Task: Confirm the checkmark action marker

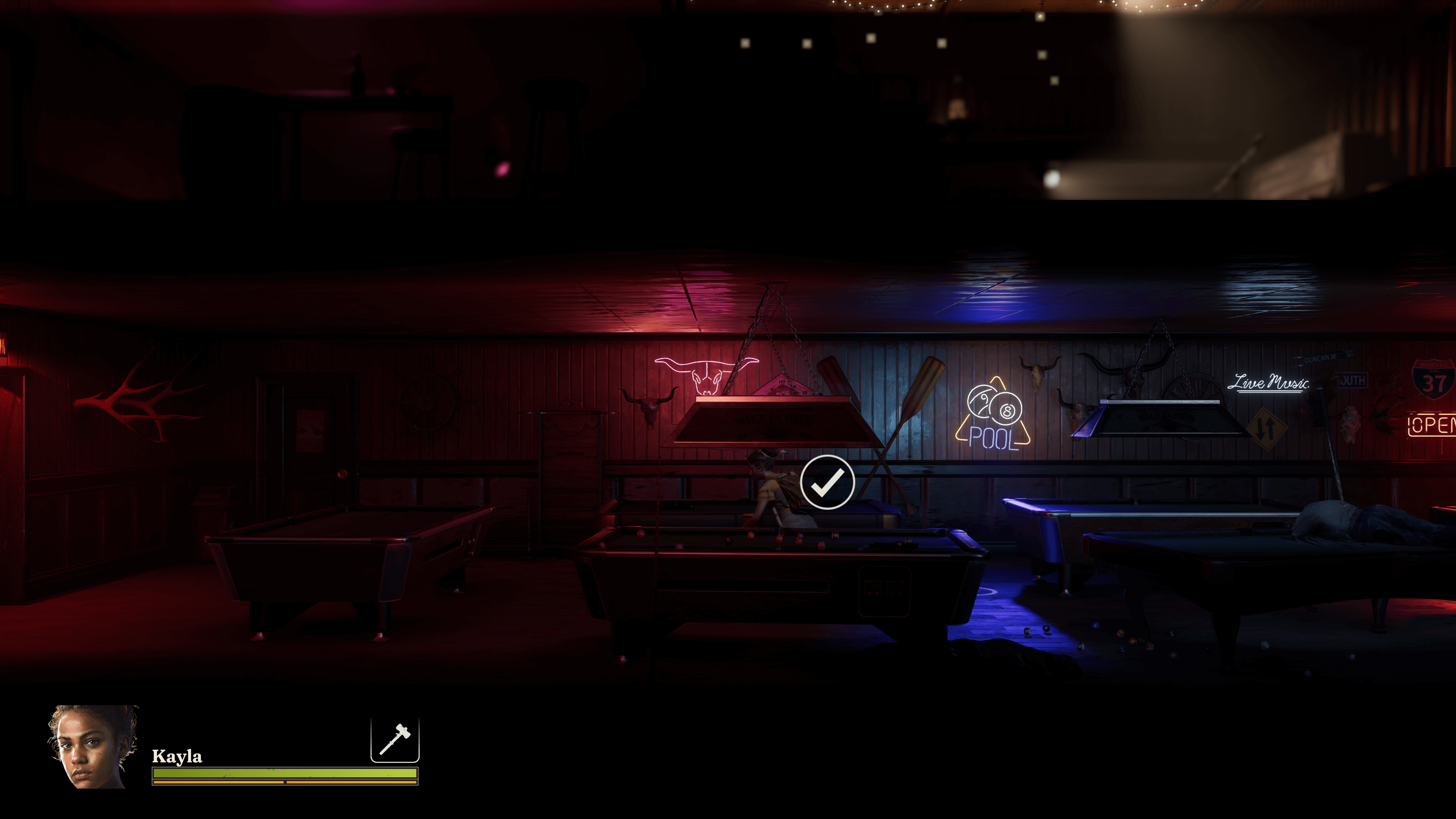Action: click(x=827, y=482)
